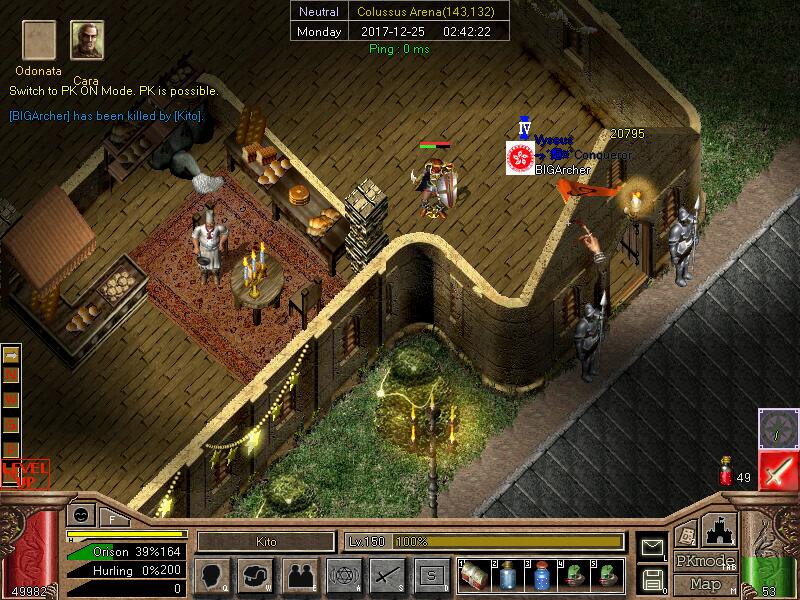
Task: Open the party members icon
Action: [299, 575]
